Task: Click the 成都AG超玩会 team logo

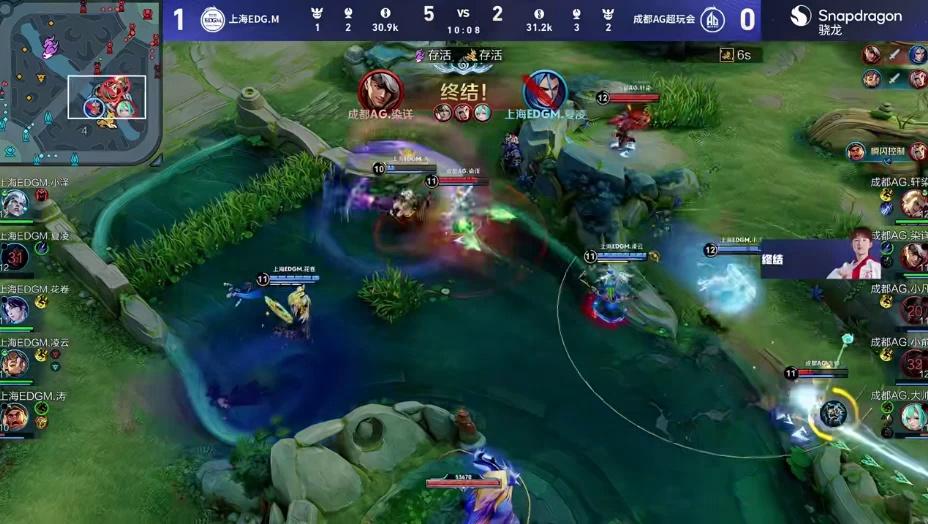Action: pos(713,19)
